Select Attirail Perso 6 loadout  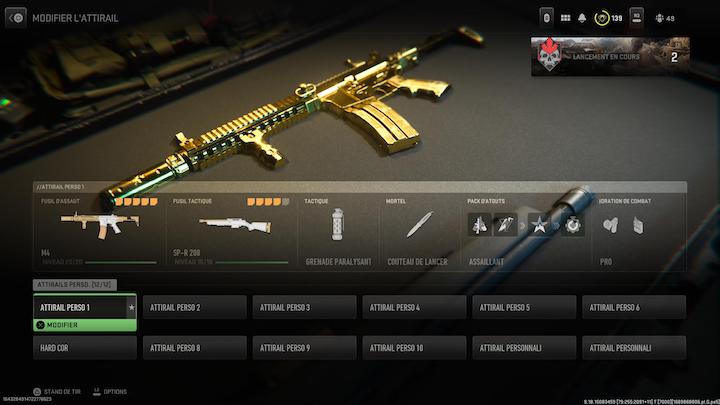tap(634, 307)
